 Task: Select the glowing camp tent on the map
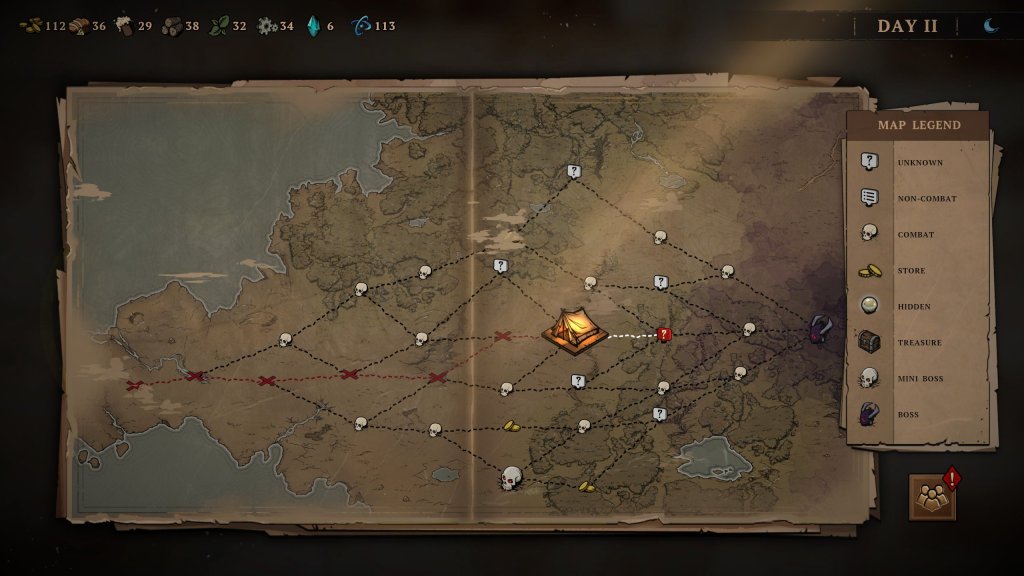click(574, 330)
